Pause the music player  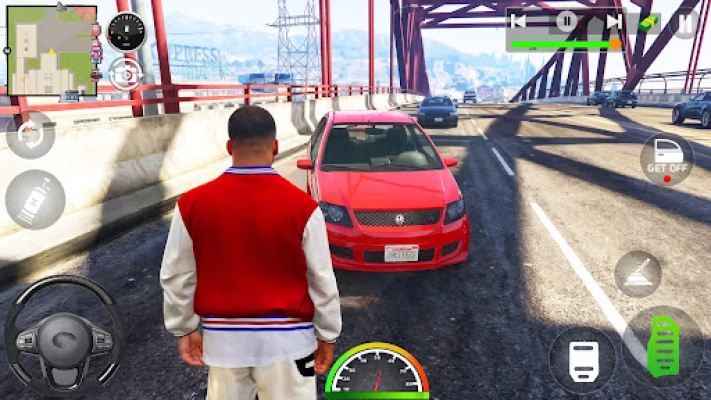tap(566, 20)
